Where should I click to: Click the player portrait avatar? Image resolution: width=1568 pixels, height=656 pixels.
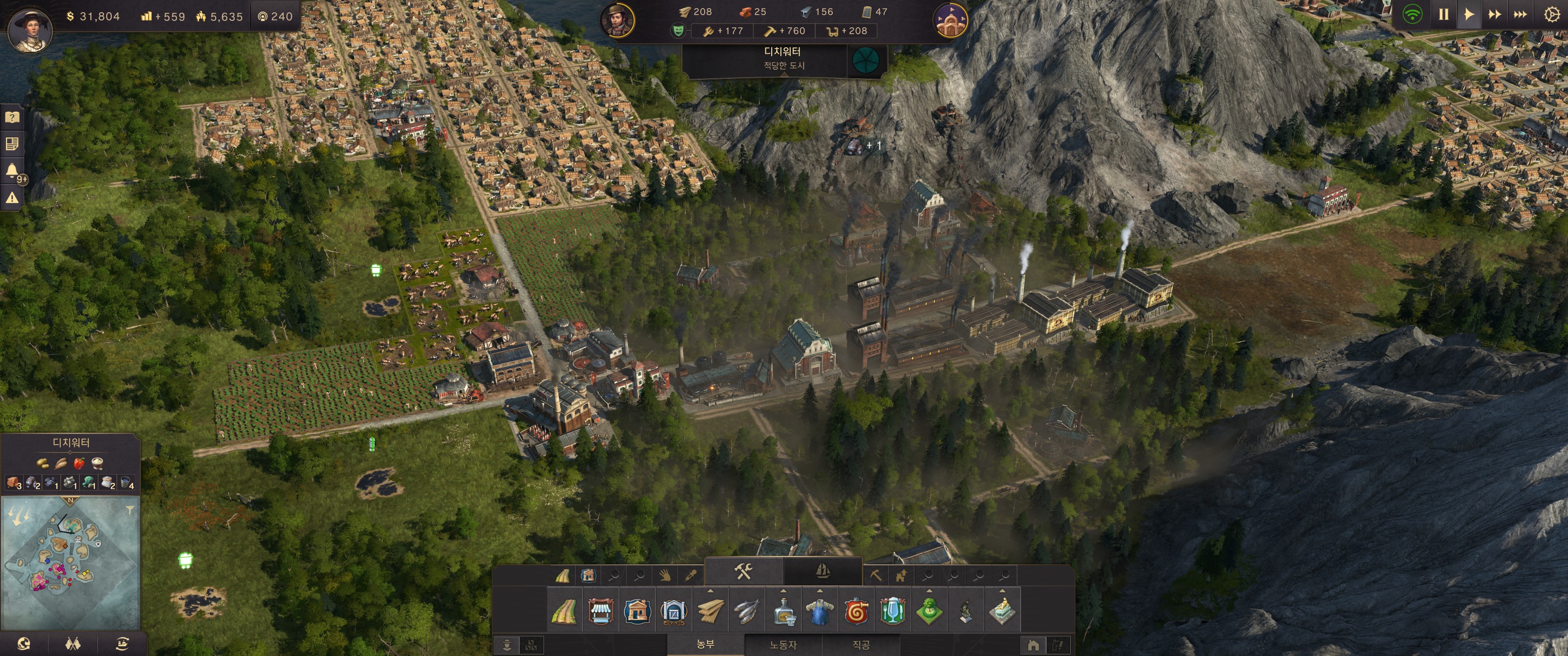tap(29, 29)
